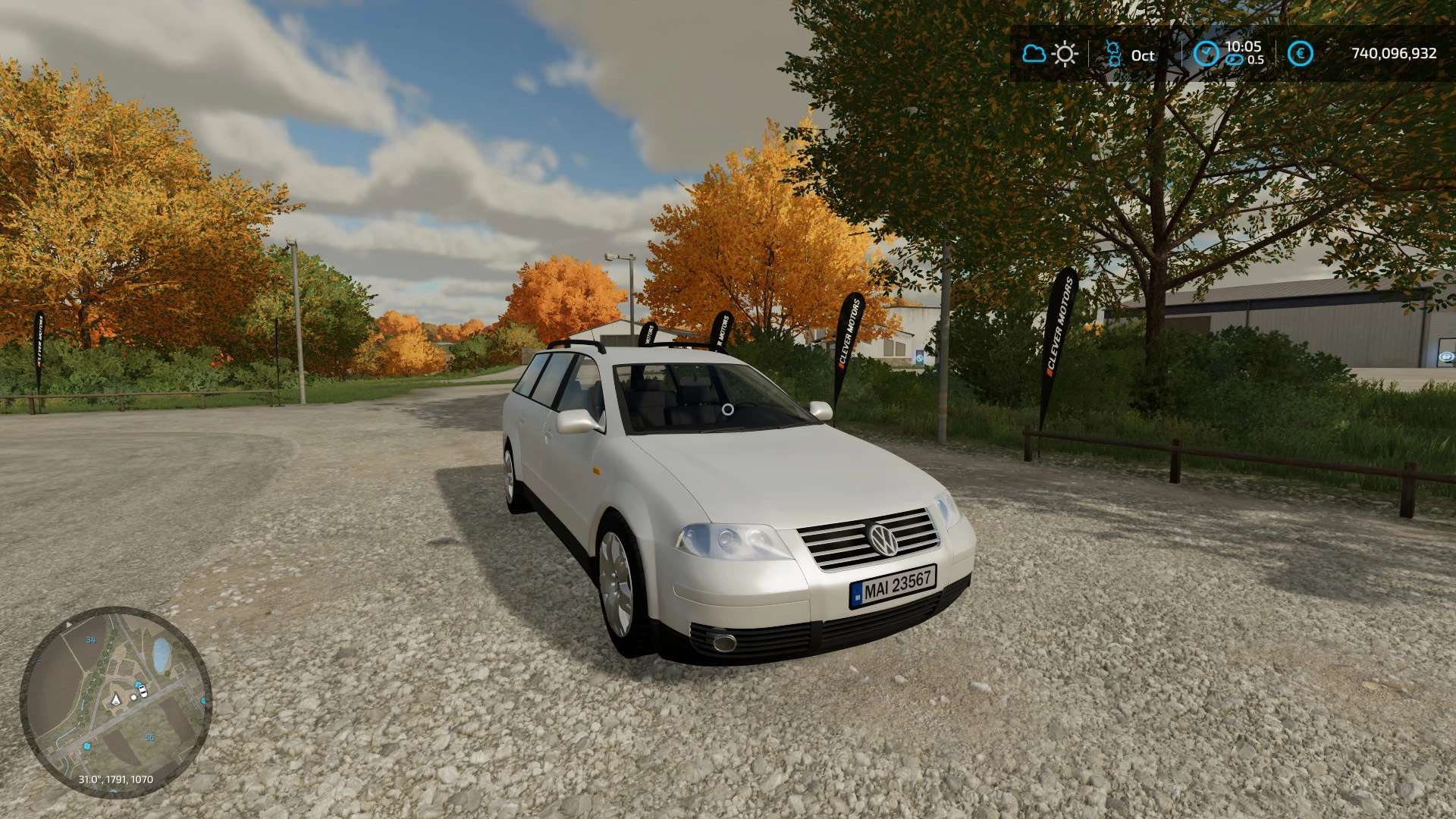
Task: Select the October season calendar icon
Action: (1113, 54)
